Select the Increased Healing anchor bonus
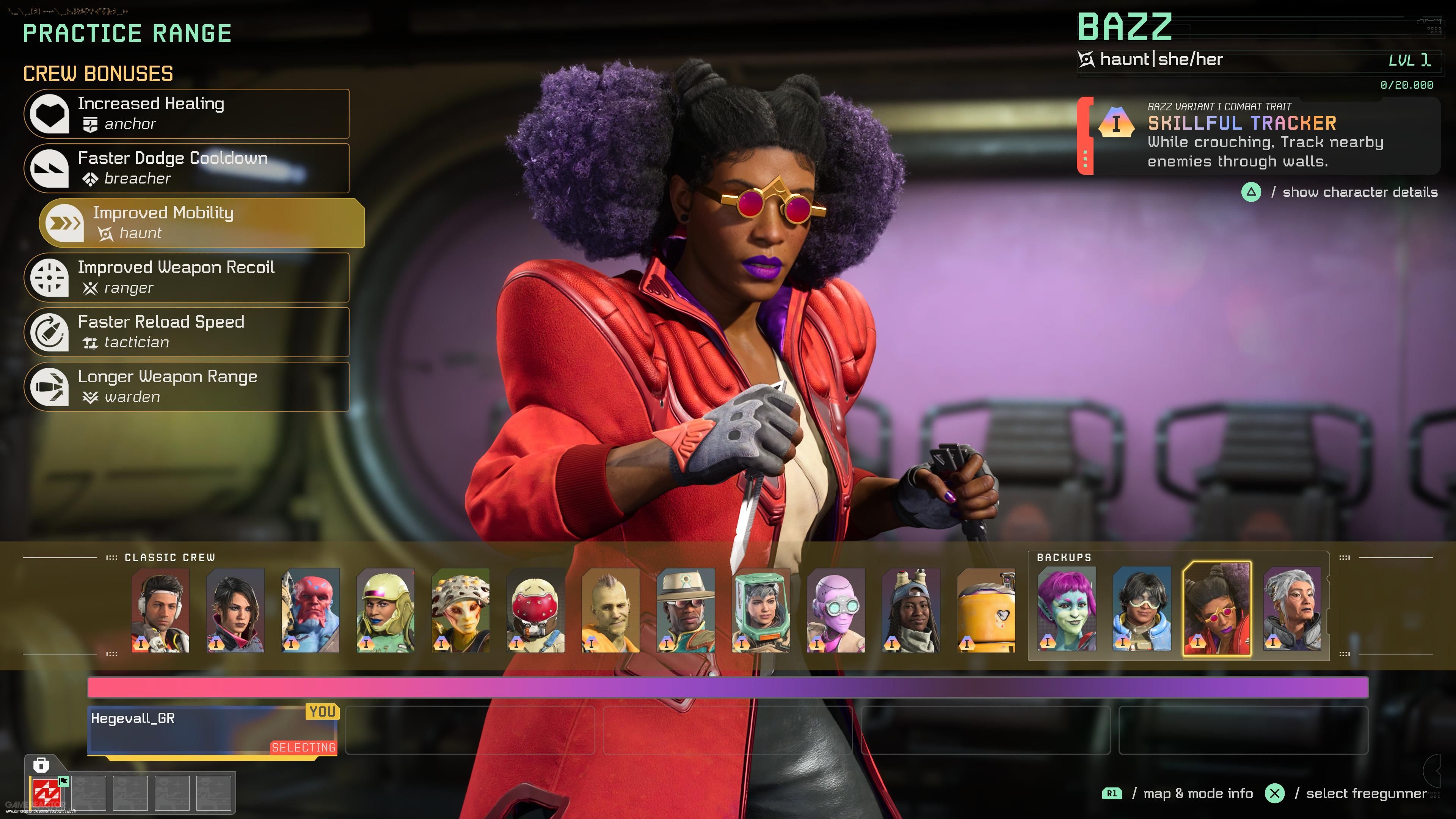The height and width of the screenshot is (819, 1456). (187, 114)
